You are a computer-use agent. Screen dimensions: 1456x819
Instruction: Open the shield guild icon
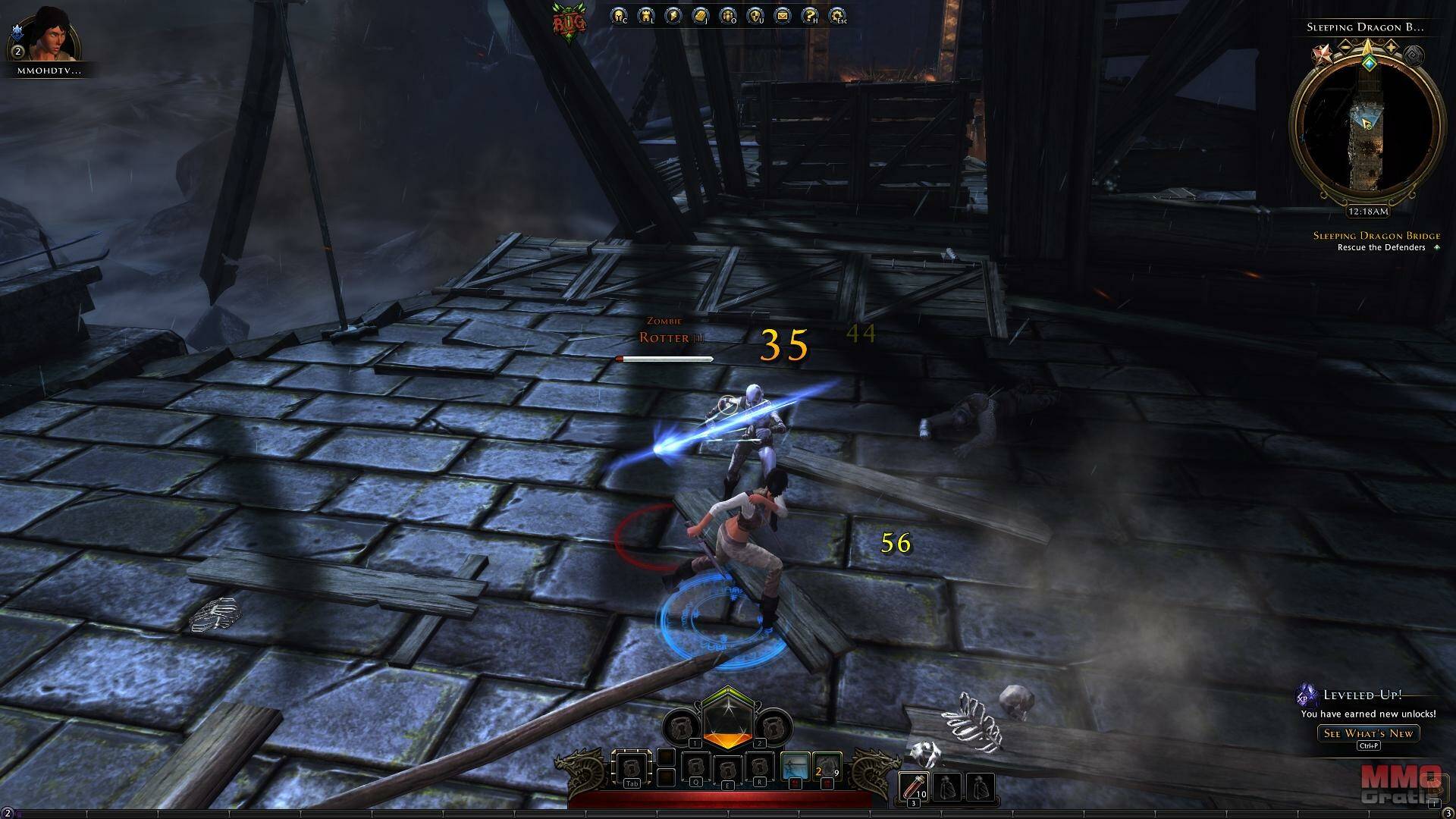[x=755, y=15]
